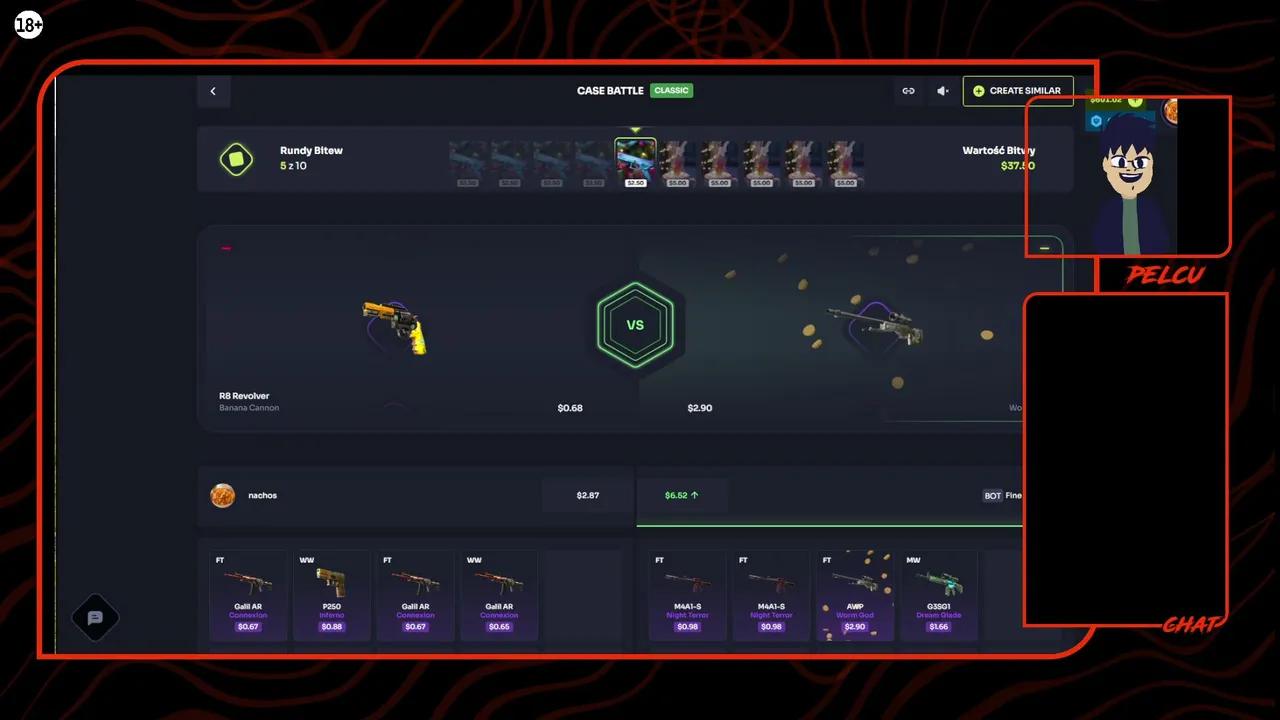Collapse the winner's panel via green minus
1280x720 pixels.
tap(1044, 248)
